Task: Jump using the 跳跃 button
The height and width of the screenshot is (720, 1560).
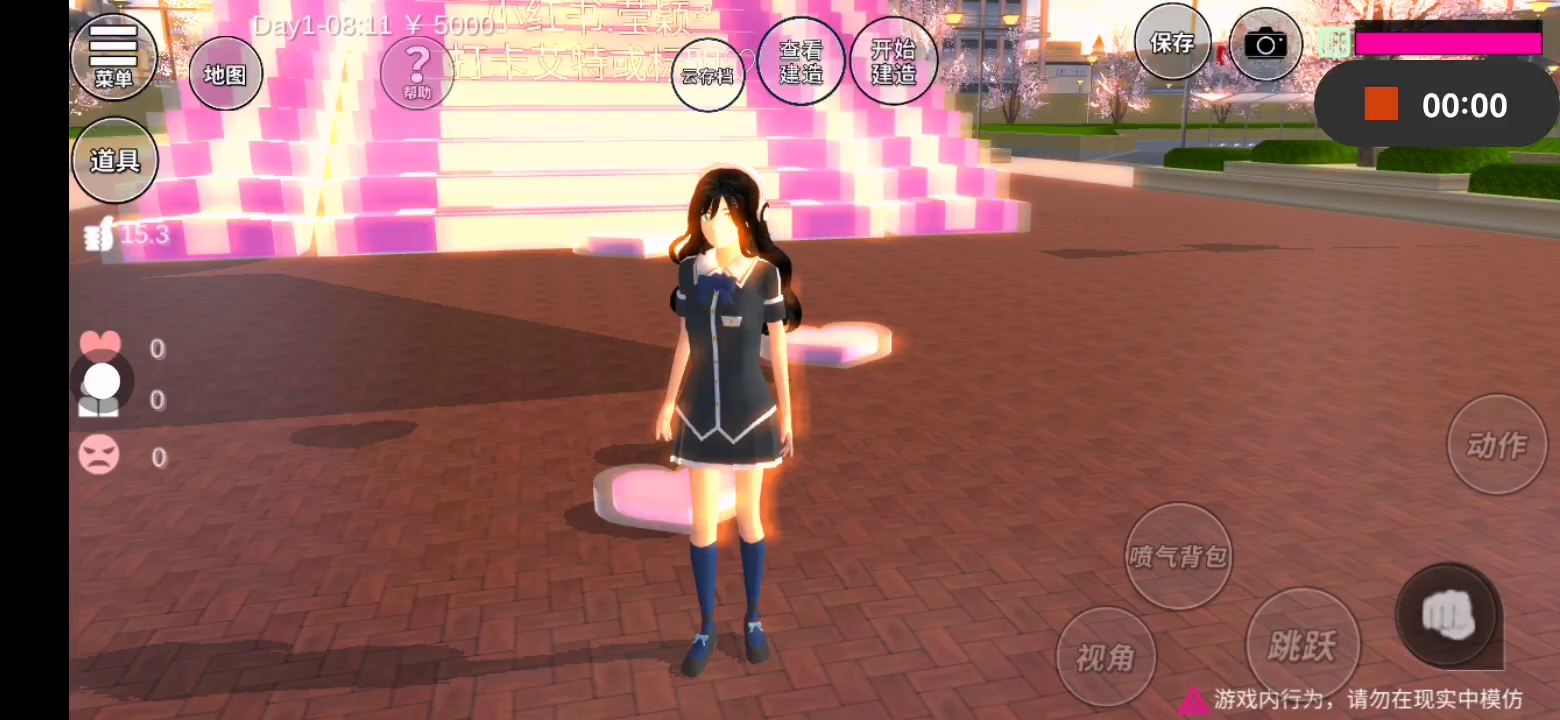Action: coord(1302,645)
